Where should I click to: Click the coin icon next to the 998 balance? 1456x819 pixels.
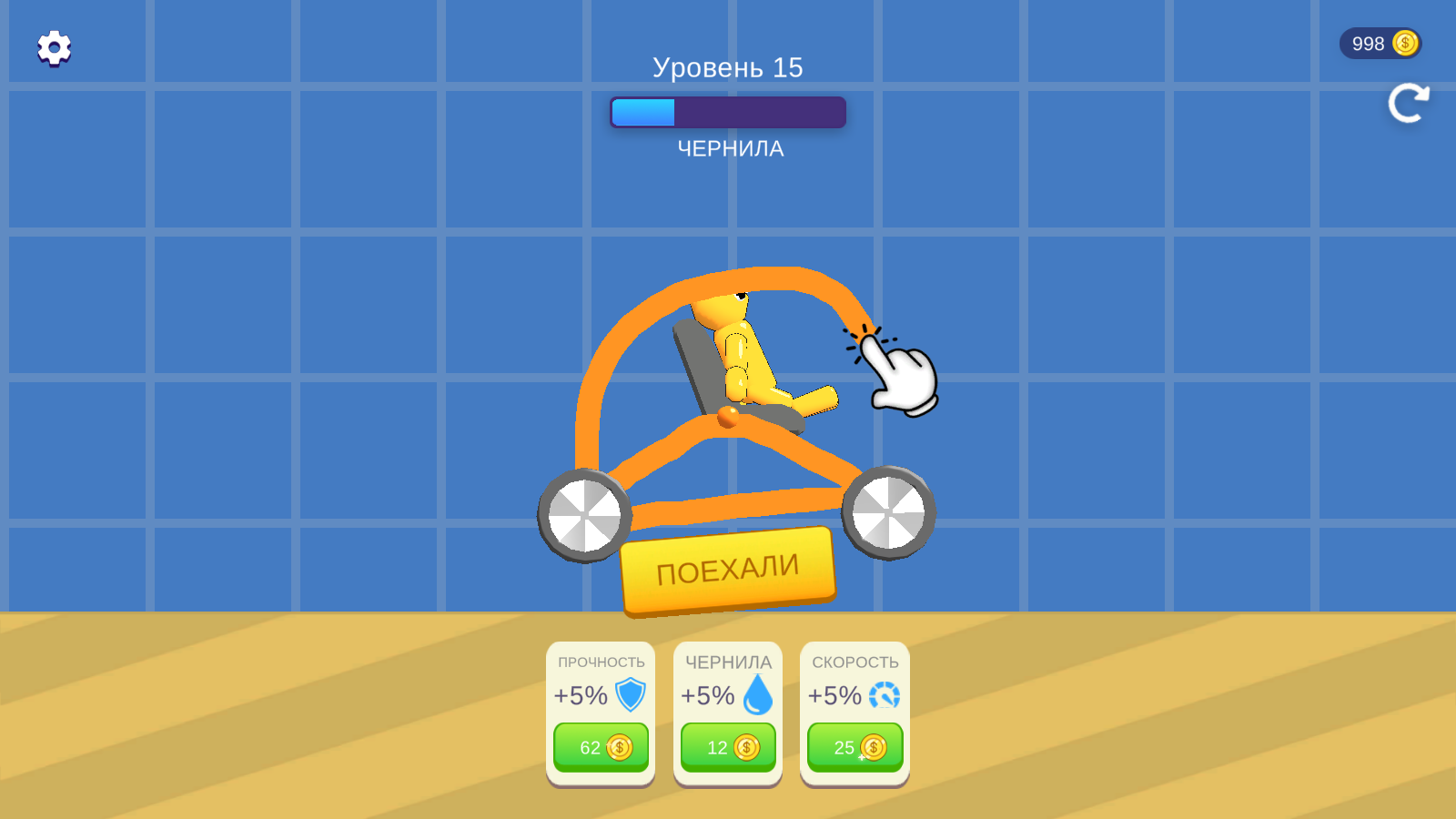point(1404,43)
